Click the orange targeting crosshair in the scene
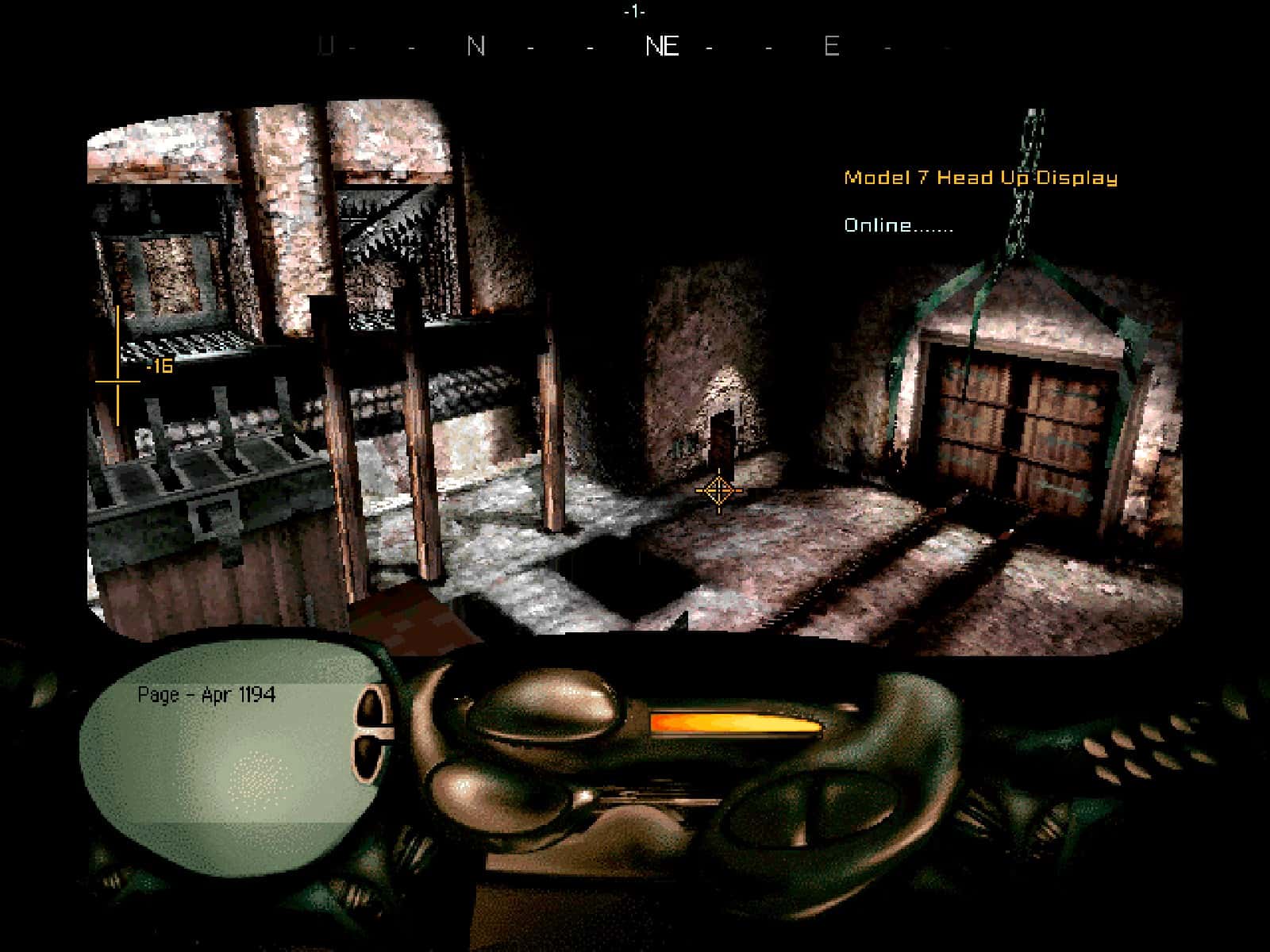Image resolution: width=1270 pixels, height=952 pixels. tap(718, 491)
